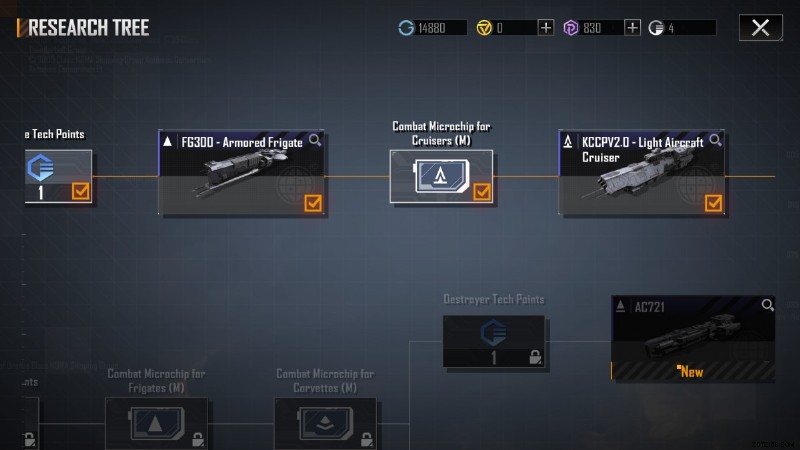
Task: Add more yellow currency with plus button
Action: pos(546,28)
